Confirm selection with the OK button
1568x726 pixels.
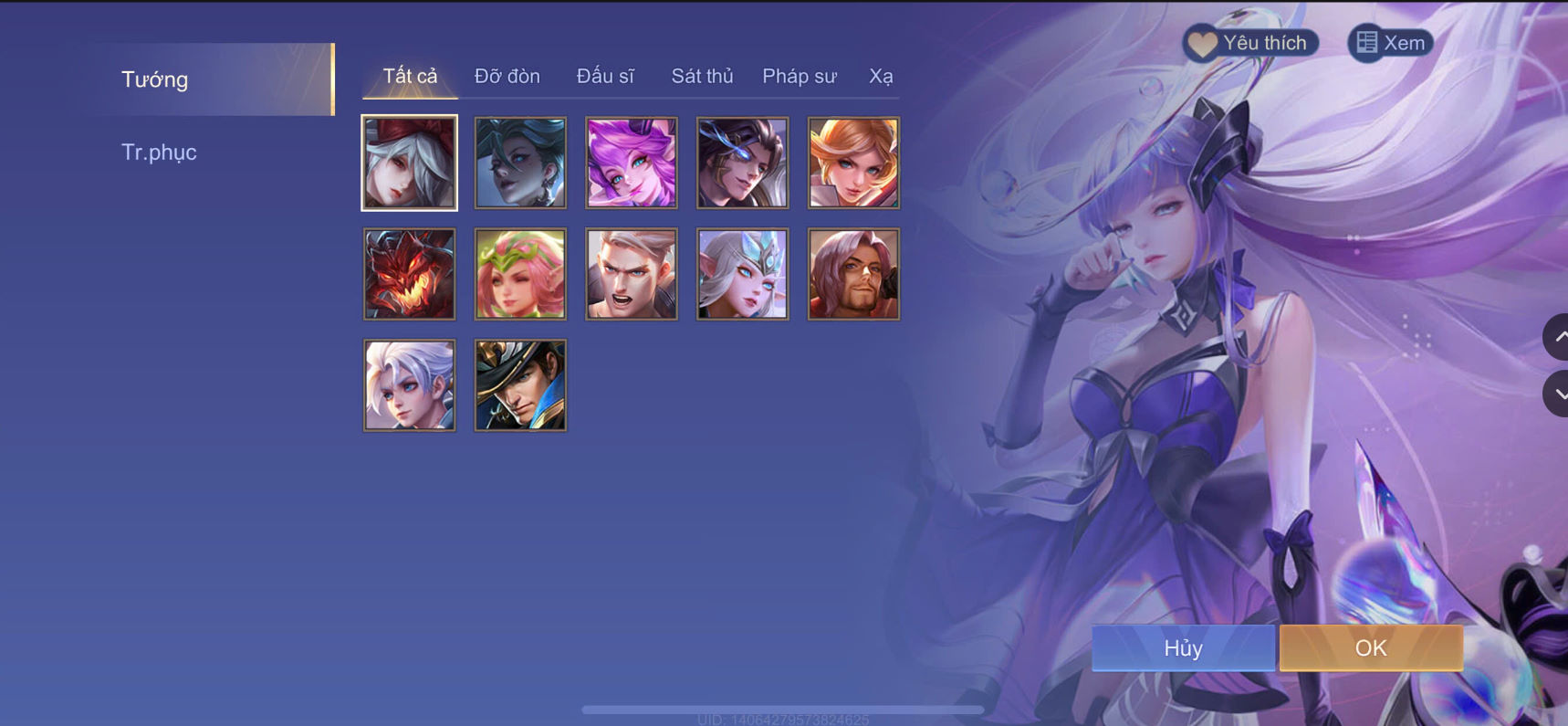(1370, 647)
